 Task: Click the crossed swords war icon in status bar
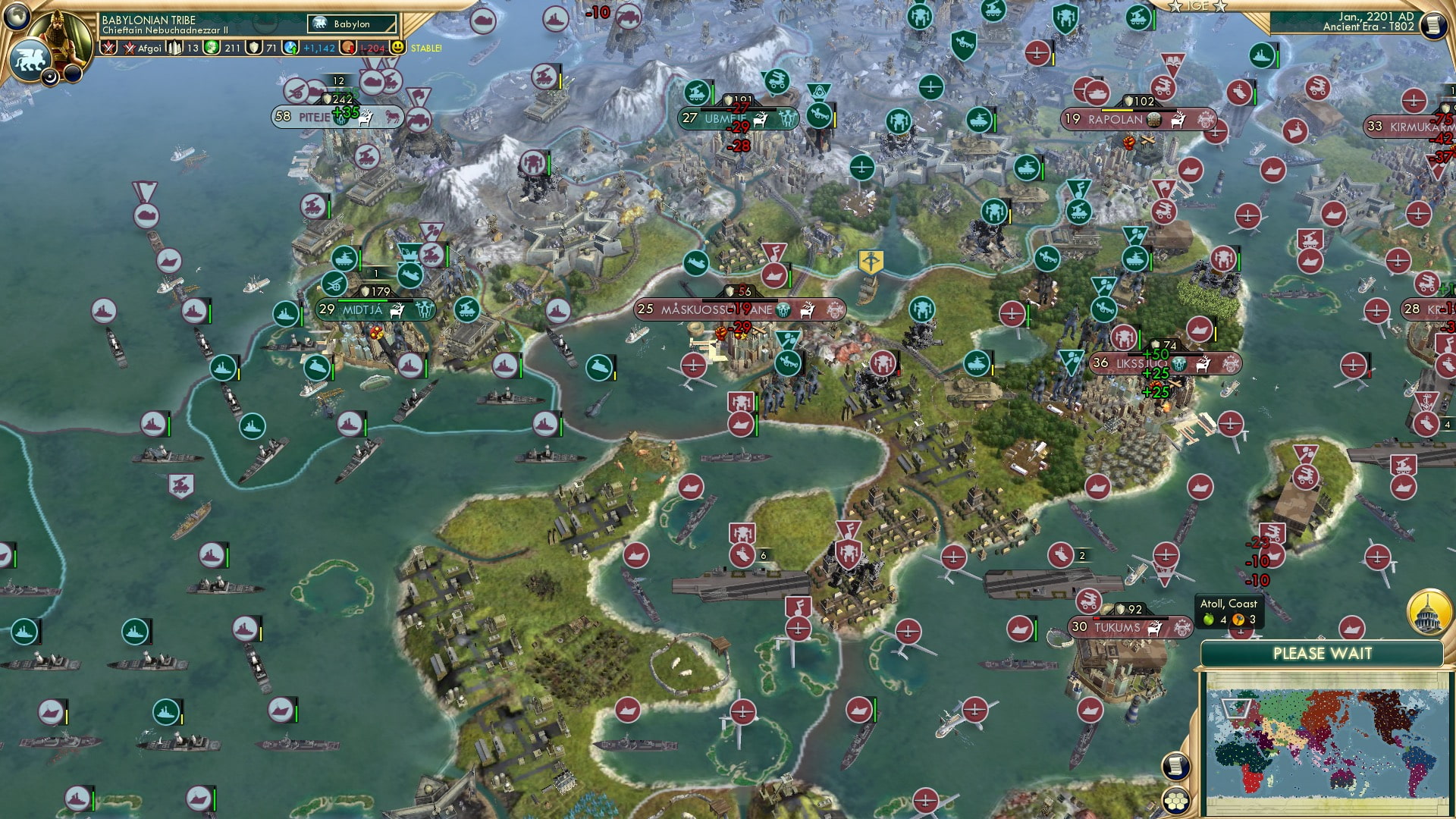point(108,47)
